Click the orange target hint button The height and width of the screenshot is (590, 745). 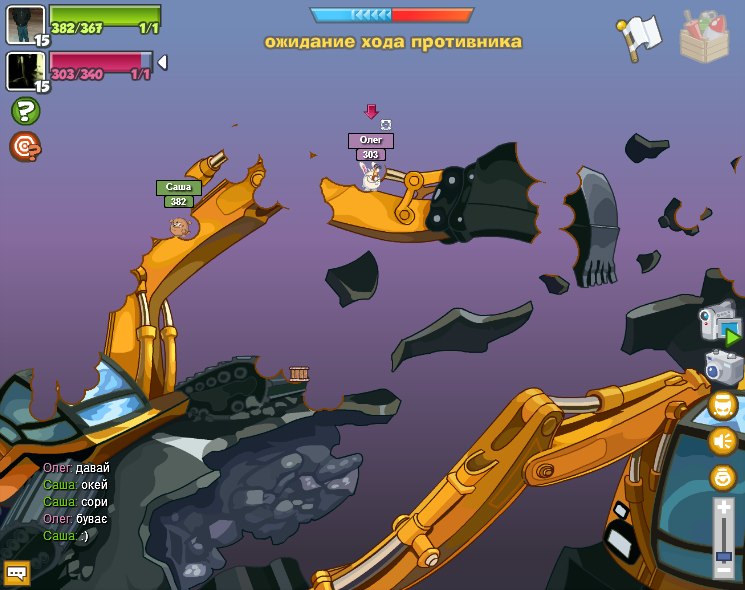click(25, 147)
